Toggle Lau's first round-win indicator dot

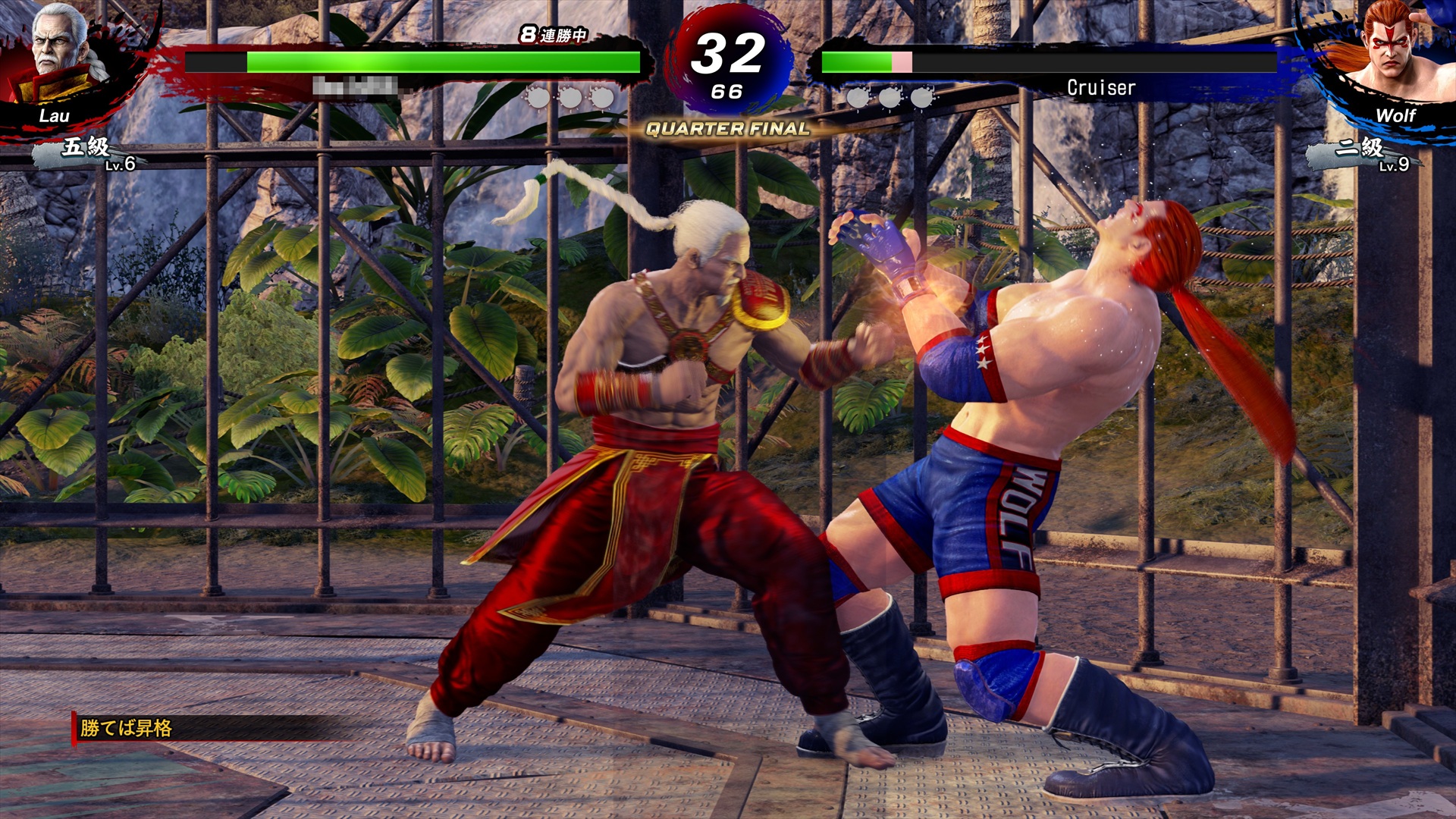point(539,97)
